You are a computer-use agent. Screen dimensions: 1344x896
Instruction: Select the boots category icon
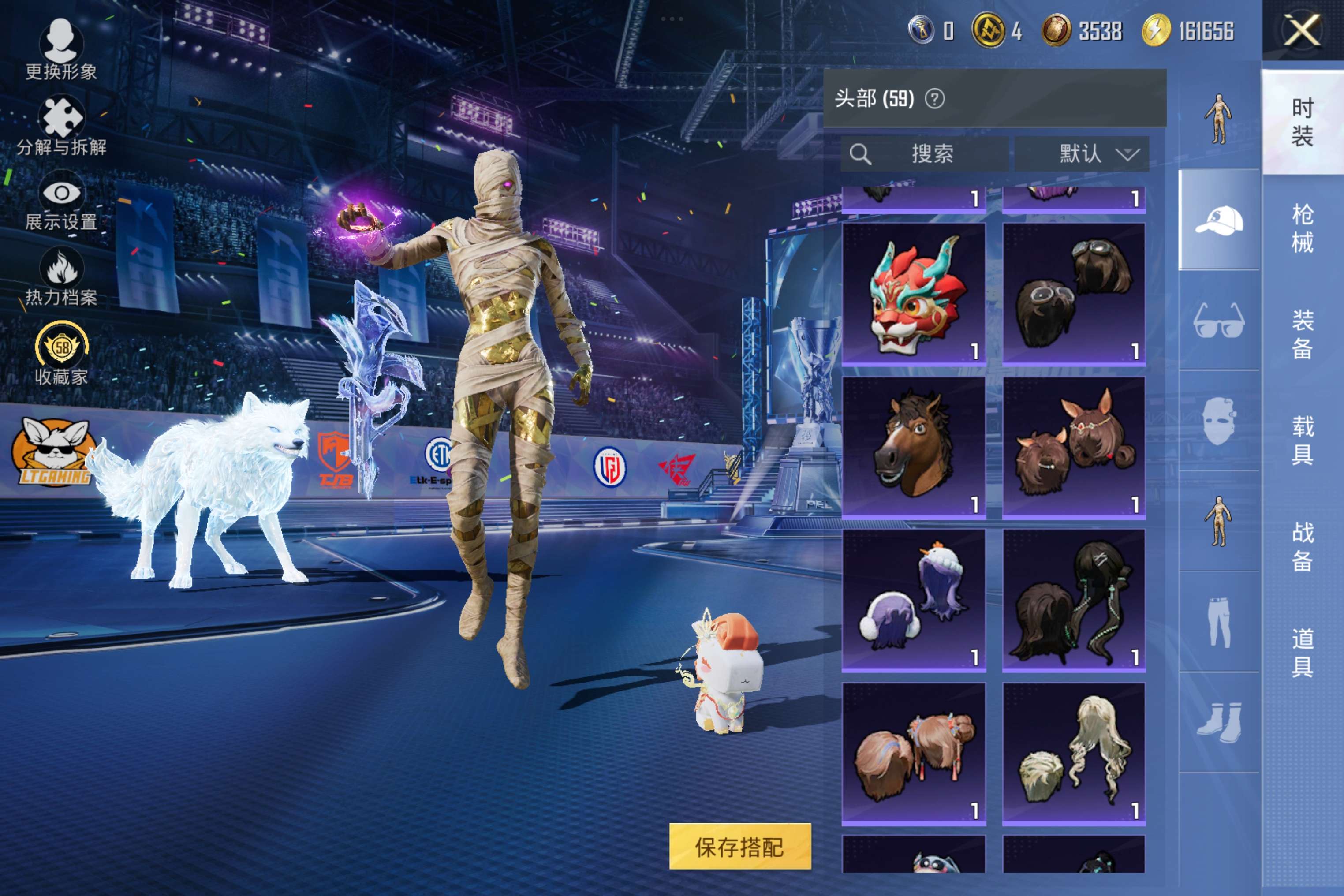tap(1219, 722)
